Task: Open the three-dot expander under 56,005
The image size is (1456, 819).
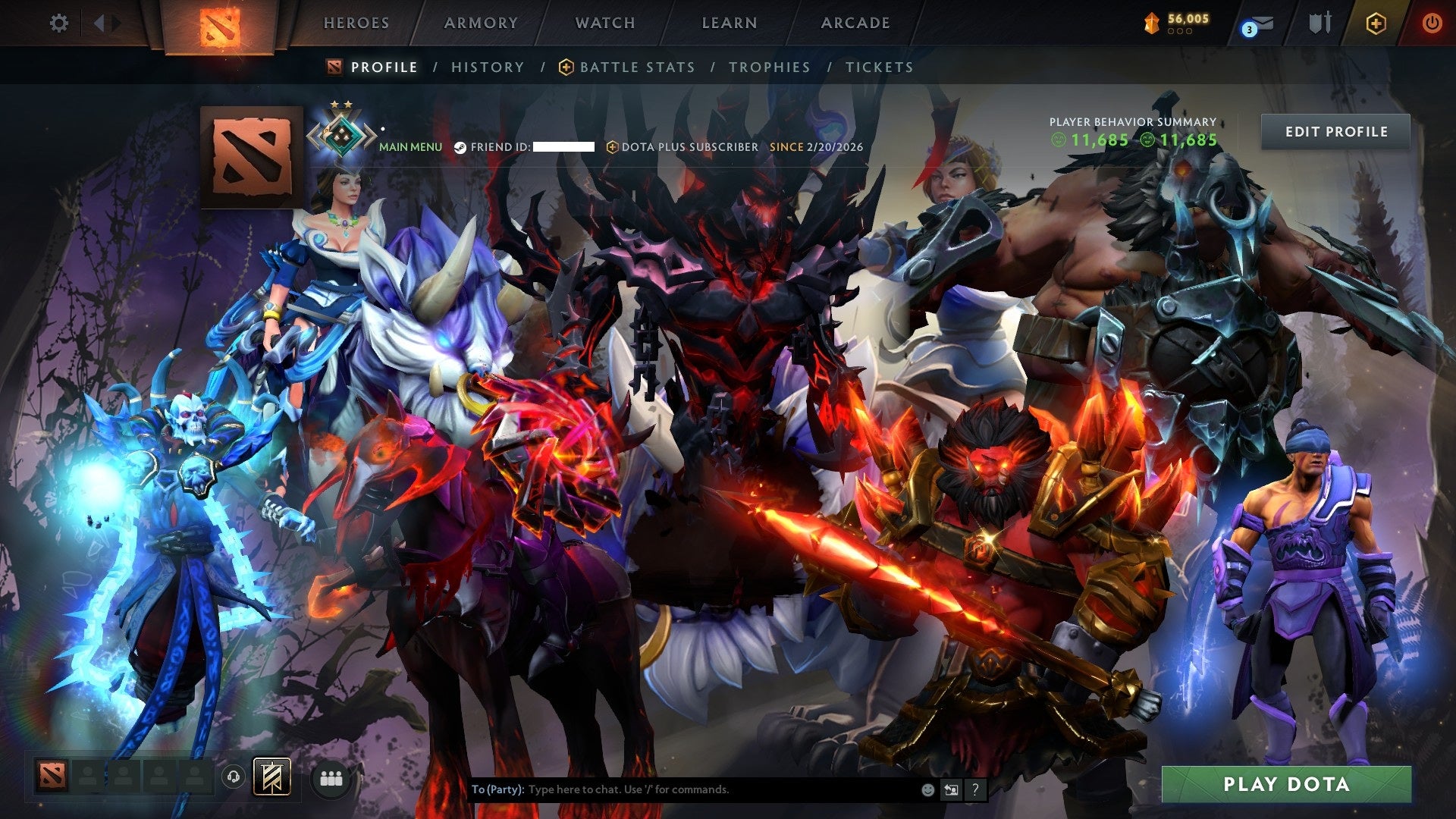Action: [1179, 32]
